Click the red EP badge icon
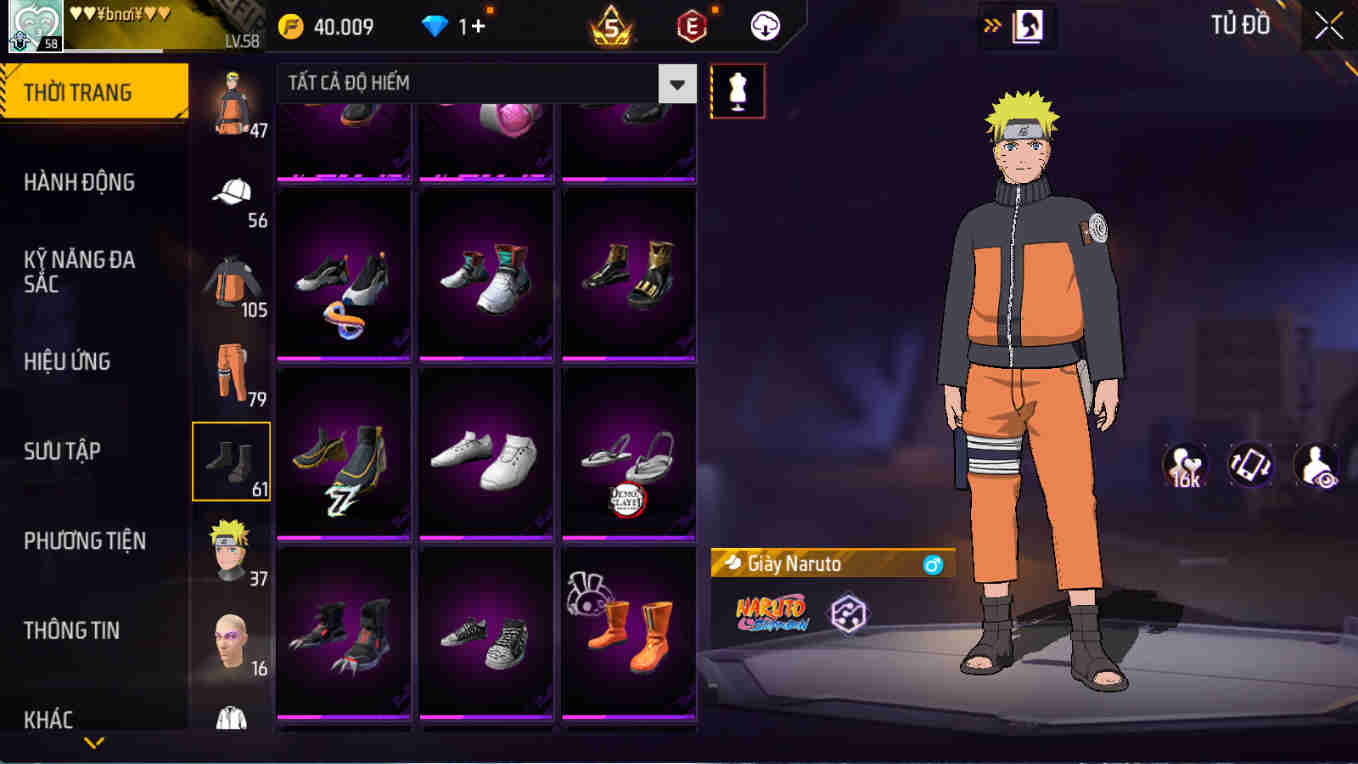The image size is (1358, 764). 690,27
